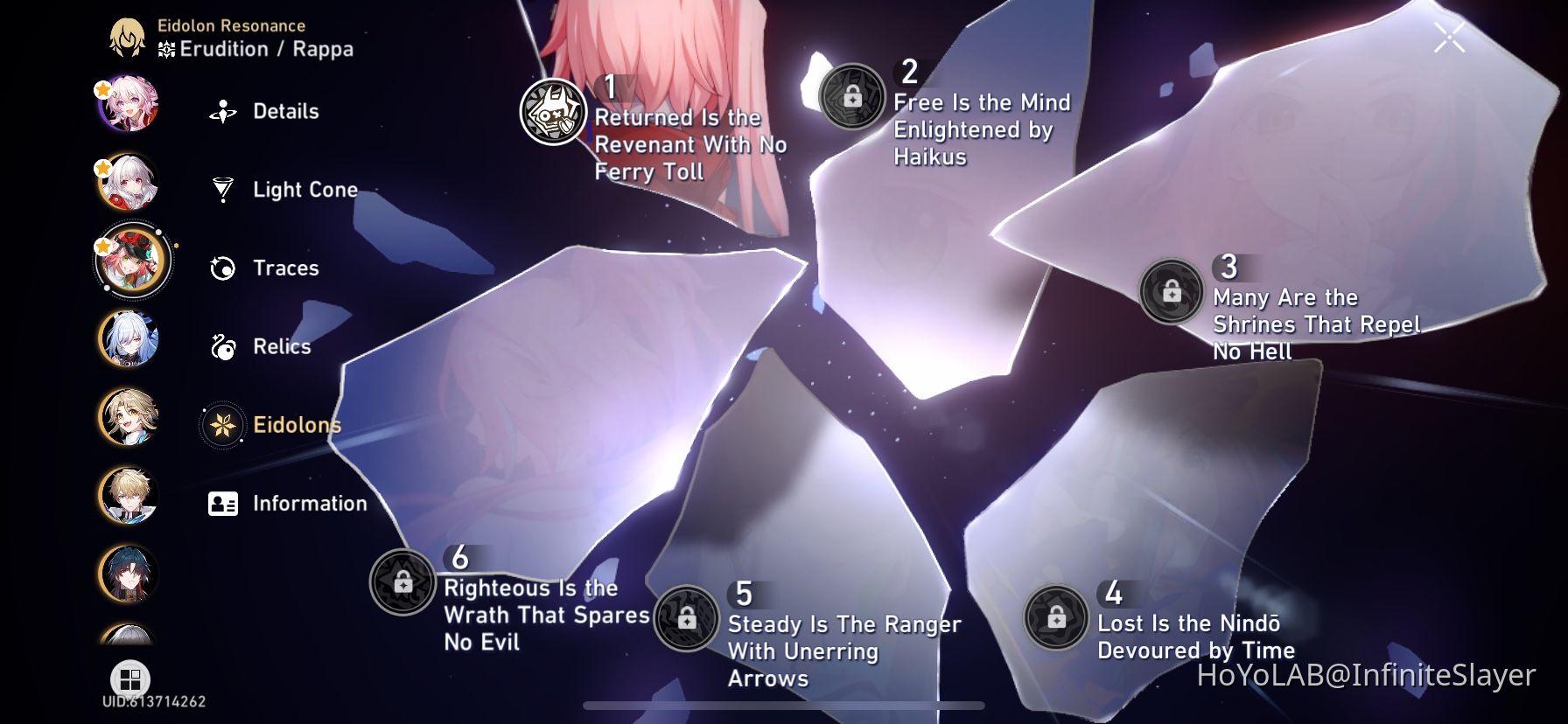Open the Information card icon
Image resolution: width=1568 pixels, height=724 pixels.
pos(224,504)
